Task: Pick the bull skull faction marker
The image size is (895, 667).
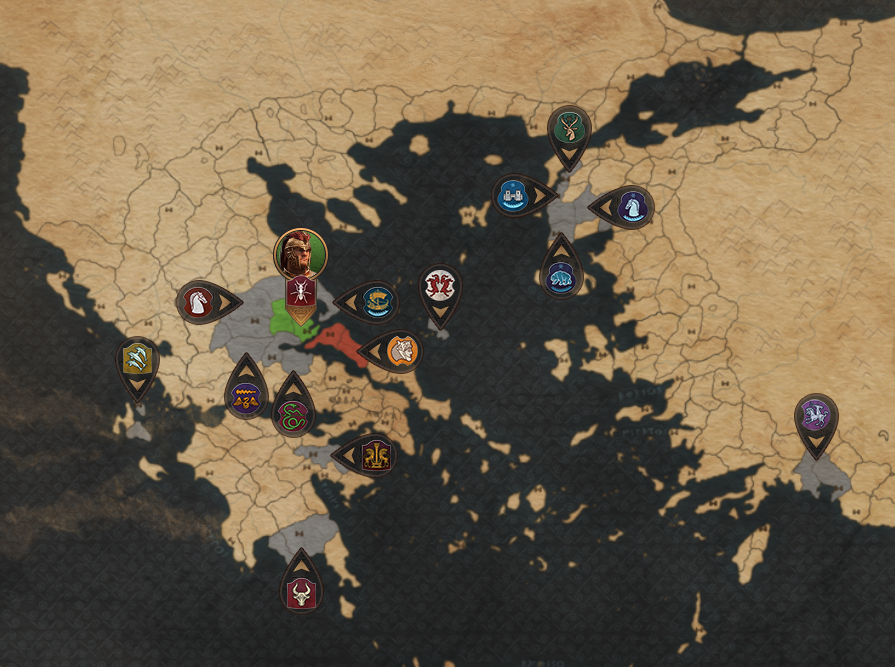Action: pos(300,593)
